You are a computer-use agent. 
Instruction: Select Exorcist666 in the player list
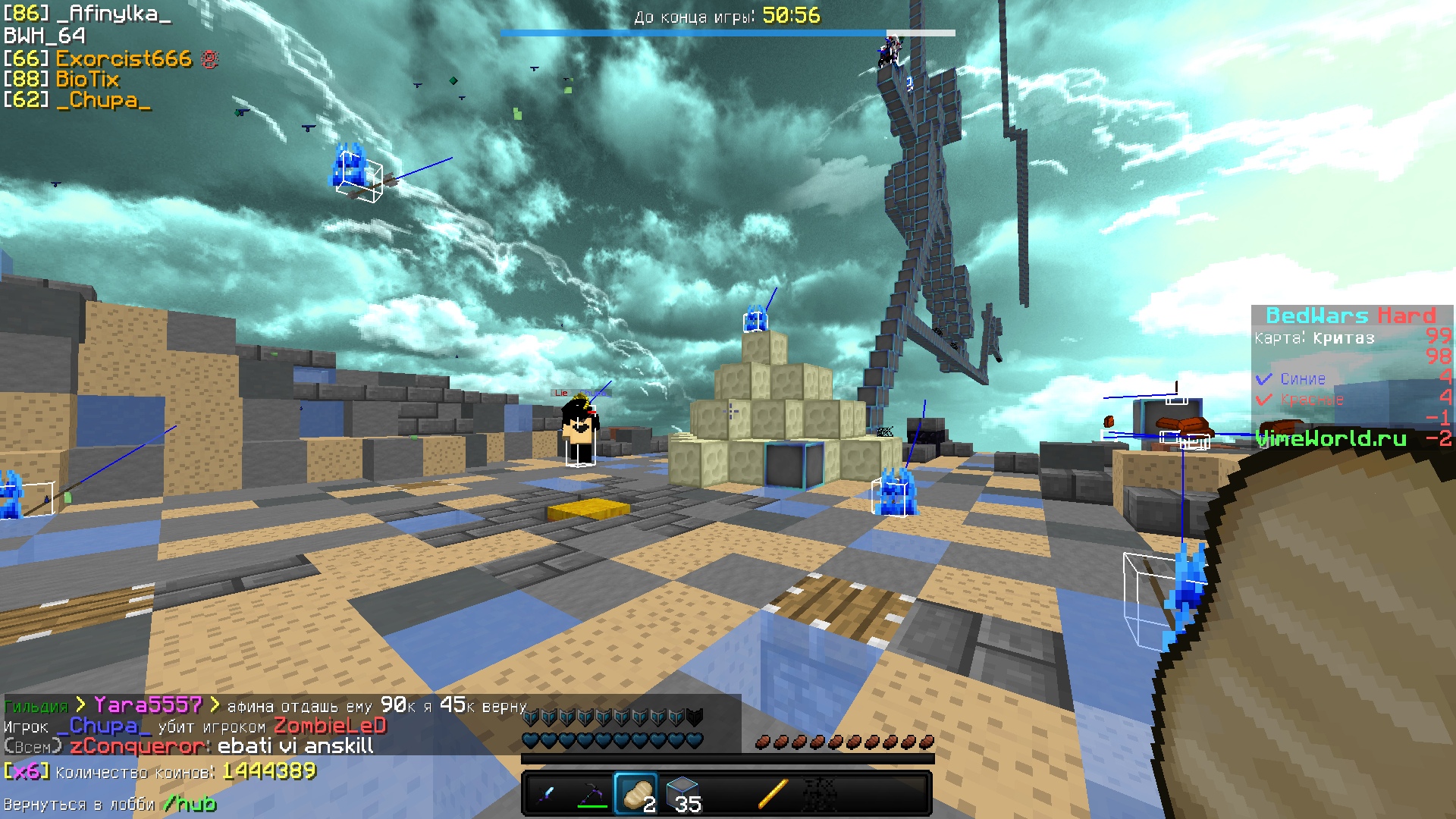pos(124,59)
